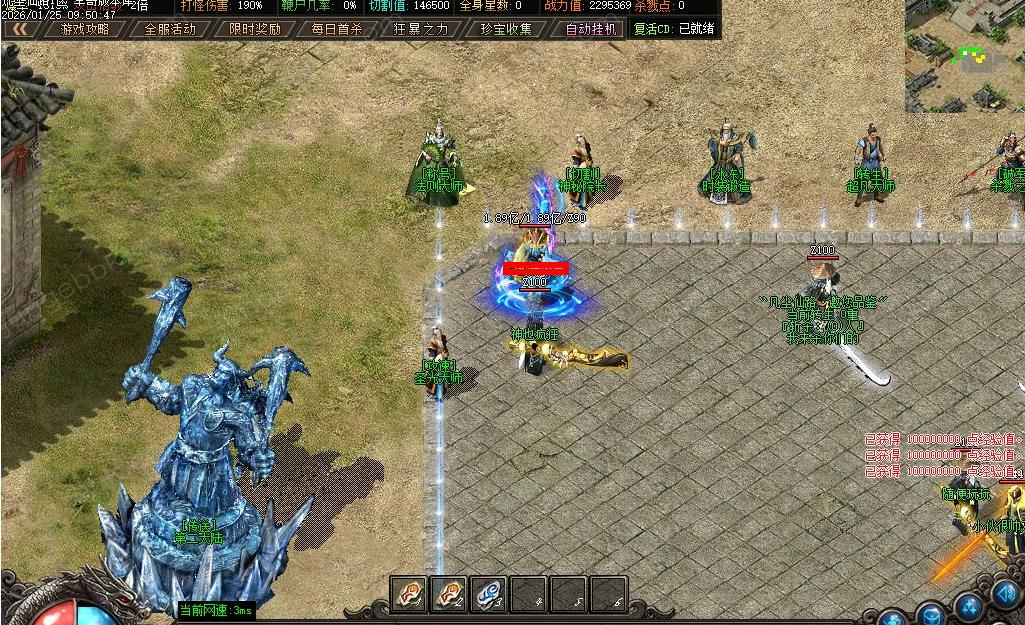Collapse the top menu with the double-arrow button
Viewport: 1025px width, 625px height.
(x=20, y=29)
